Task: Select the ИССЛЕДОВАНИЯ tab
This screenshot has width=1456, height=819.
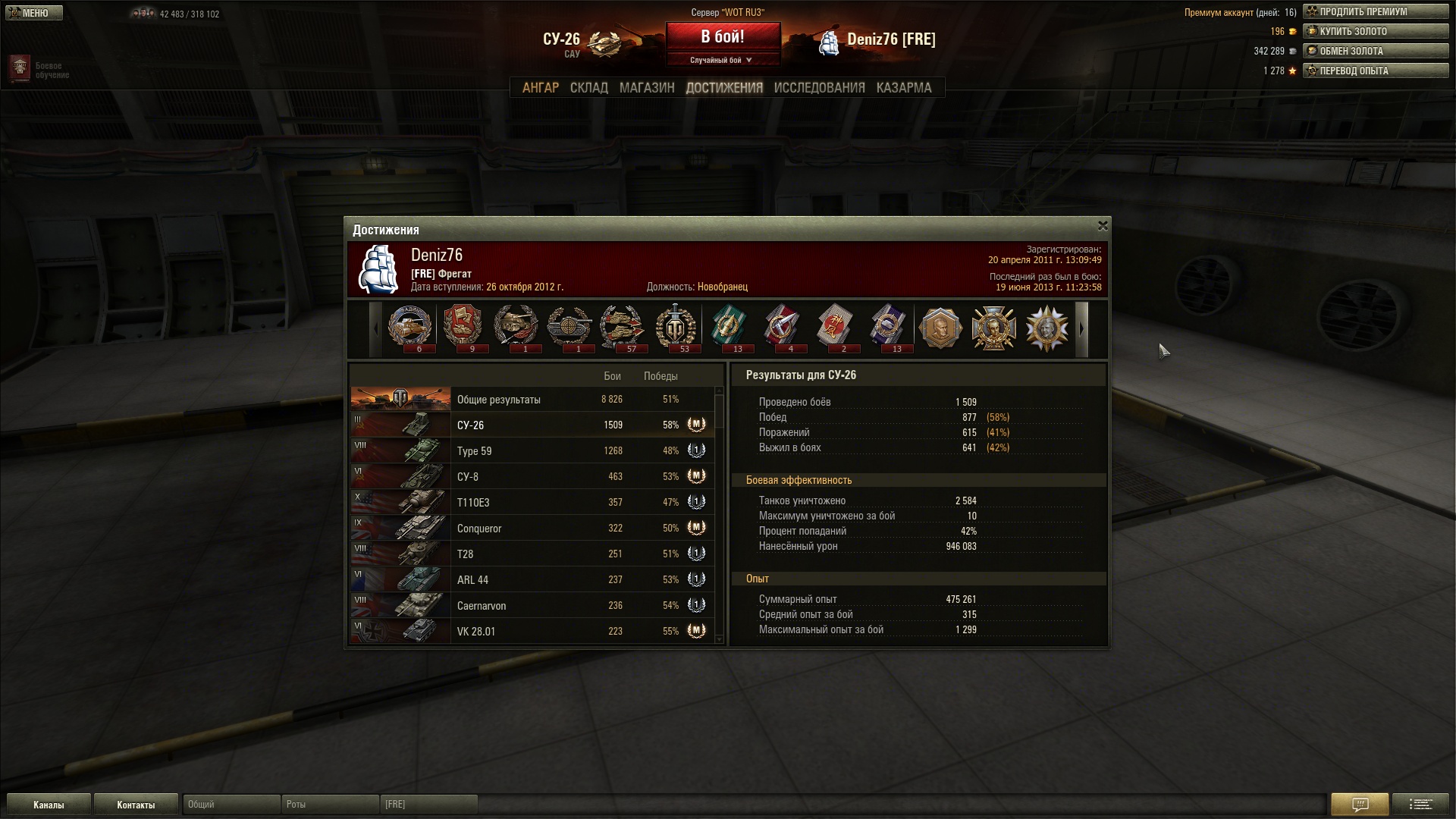Action: [819, 88]
